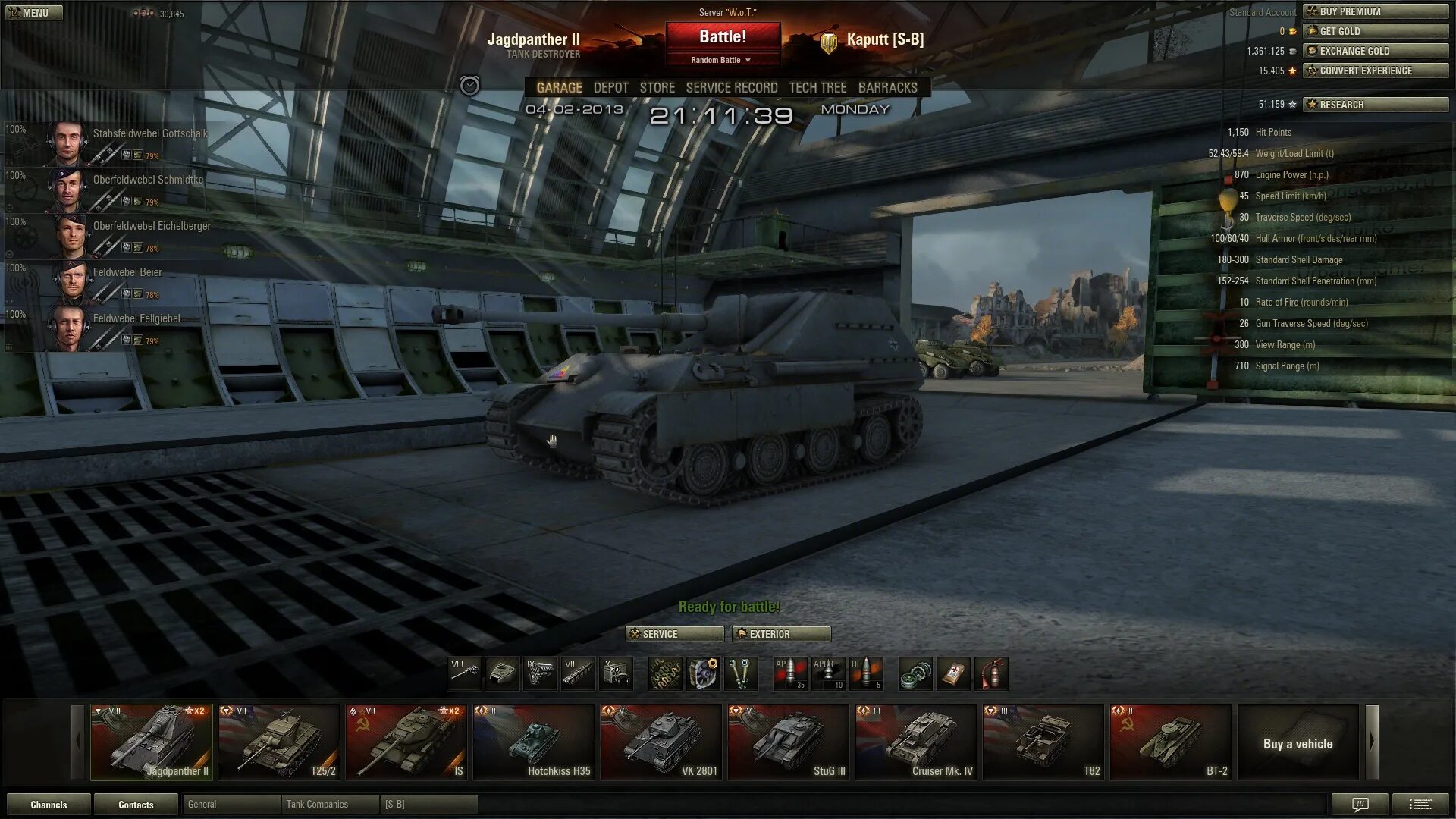The width and height of the screenshot is (1456, 819).
Task: Go to the Barracks tab
Action: tap(887, 88)
